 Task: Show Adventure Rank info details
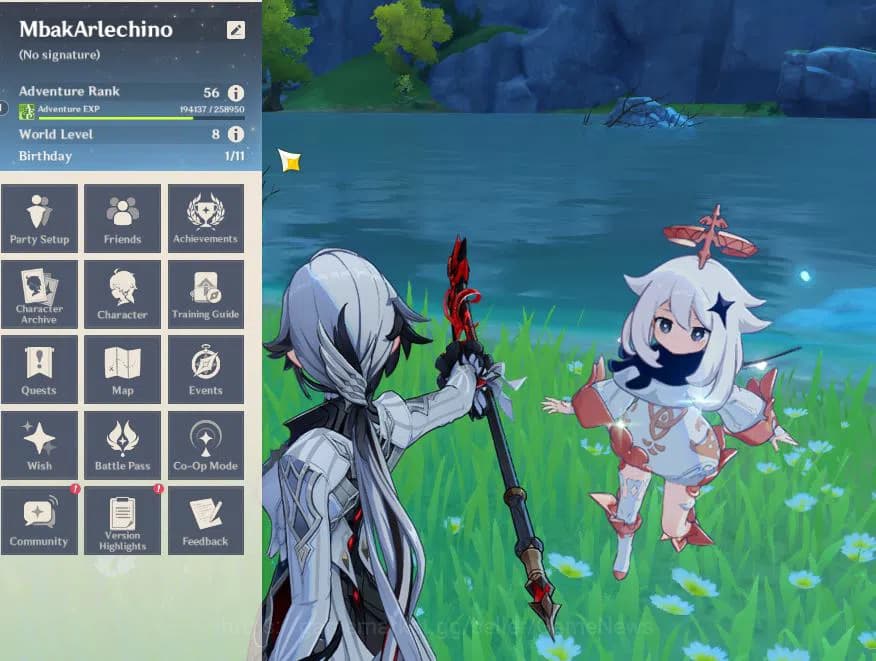[236, 92]
